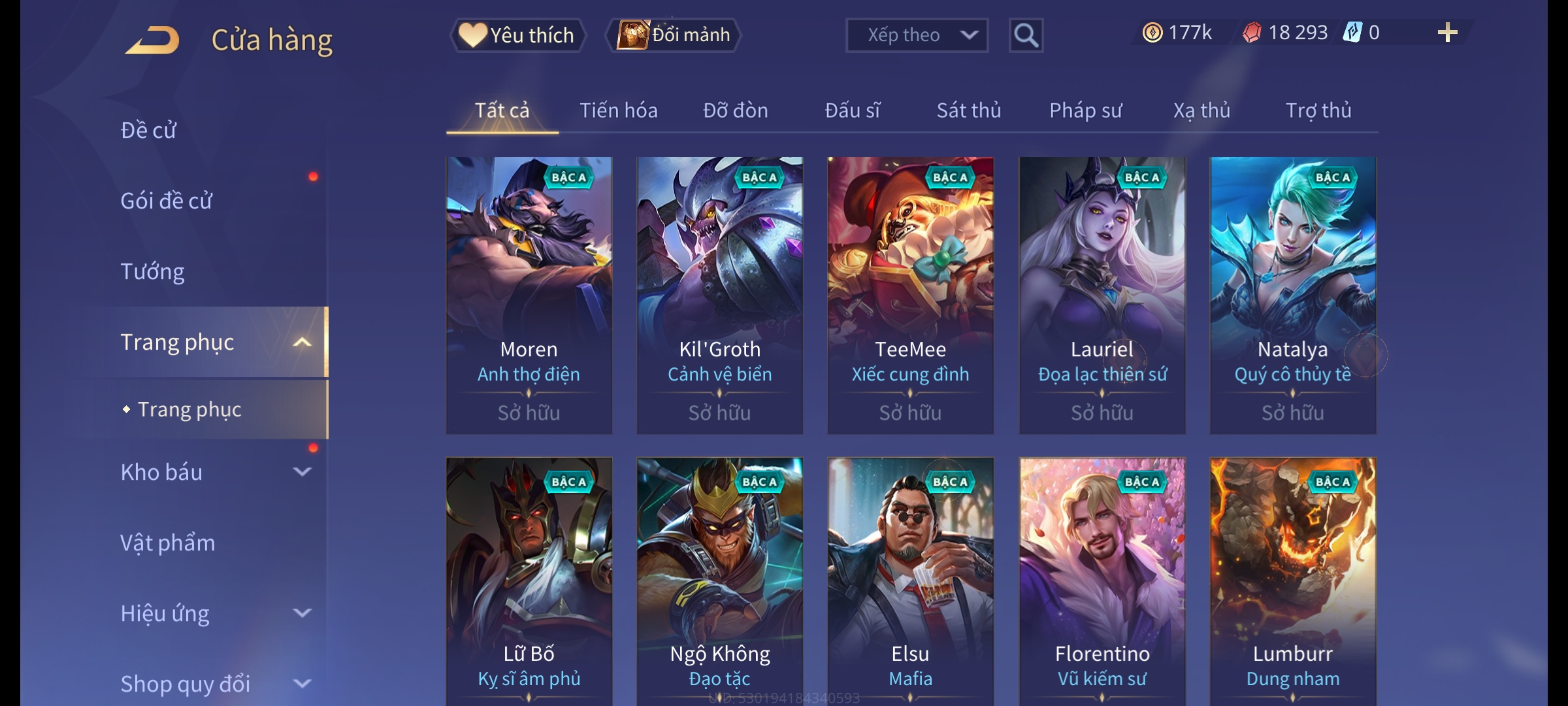Click the magnifying glass search button
This screenshot has height=706, width=1568.
point(1026,35)
